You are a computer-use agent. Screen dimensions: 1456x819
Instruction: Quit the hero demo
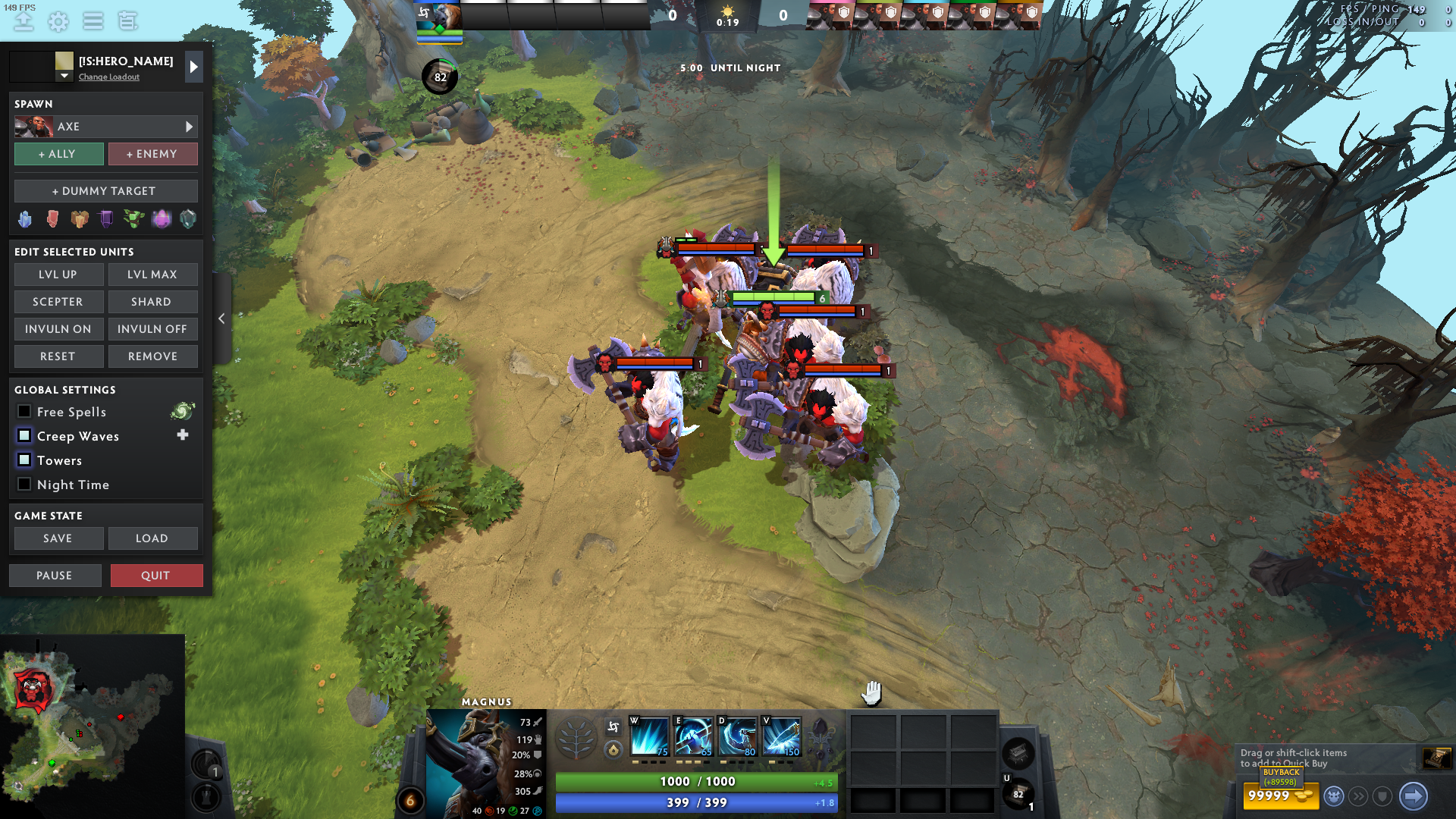(x=156, y=576)
